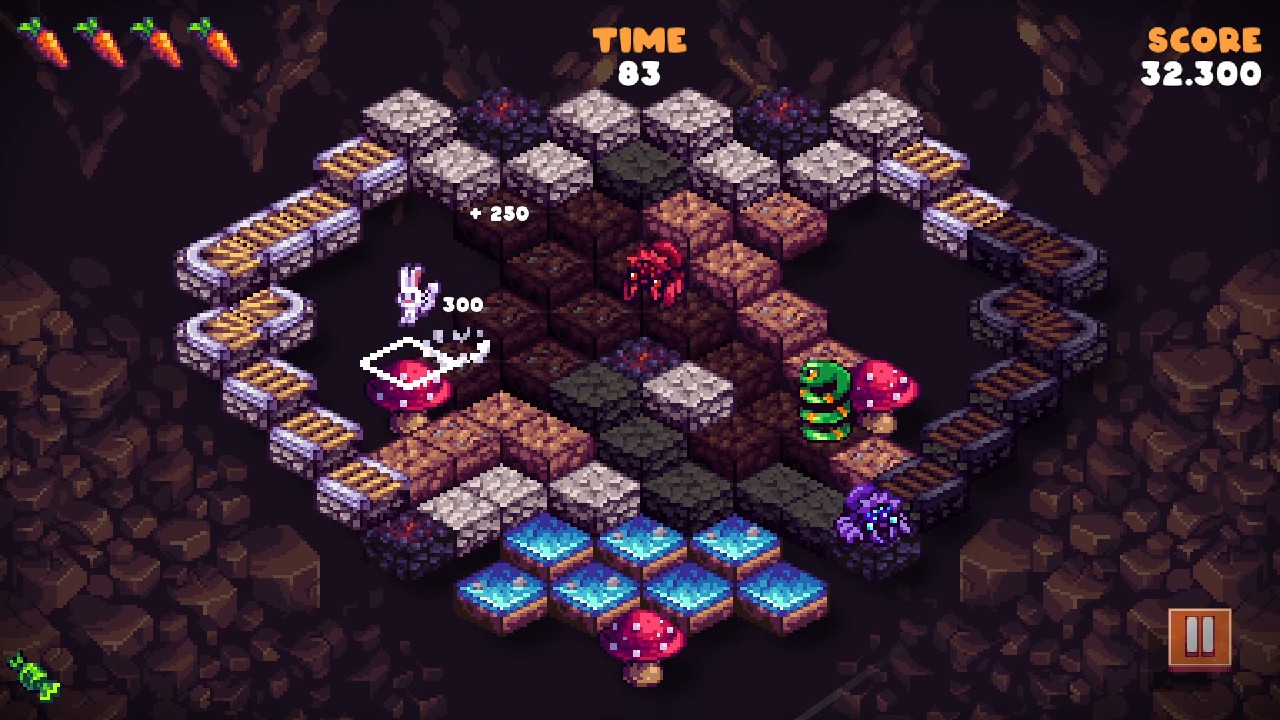Image resolution: width=1280 pixels, height=720 pixels.
Task: Select the score value 32.300
Action: 1200,72
